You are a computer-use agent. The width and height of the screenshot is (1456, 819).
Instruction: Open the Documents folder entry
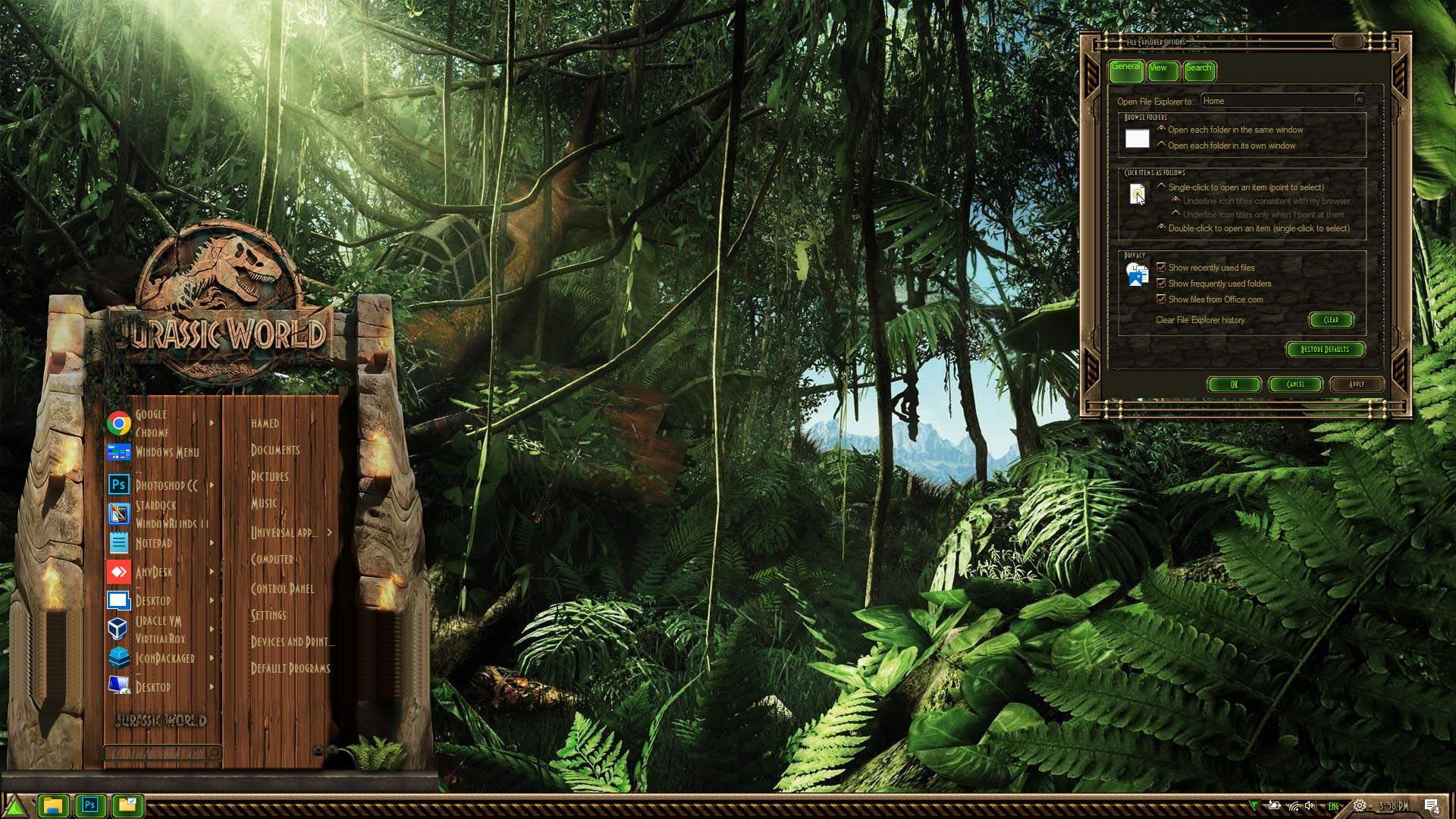(275, 450)
